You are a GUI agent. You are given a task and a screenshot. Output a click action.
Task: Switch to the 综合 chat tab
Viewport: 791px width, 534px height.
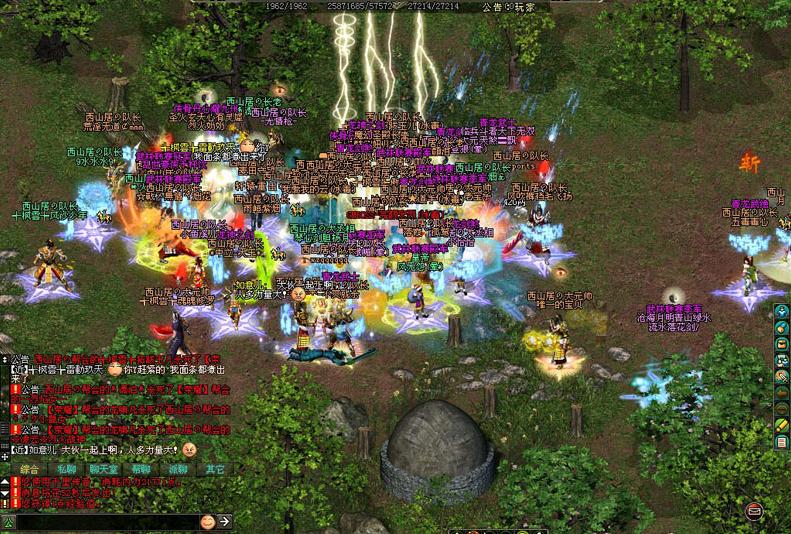[x=30, y=468]
